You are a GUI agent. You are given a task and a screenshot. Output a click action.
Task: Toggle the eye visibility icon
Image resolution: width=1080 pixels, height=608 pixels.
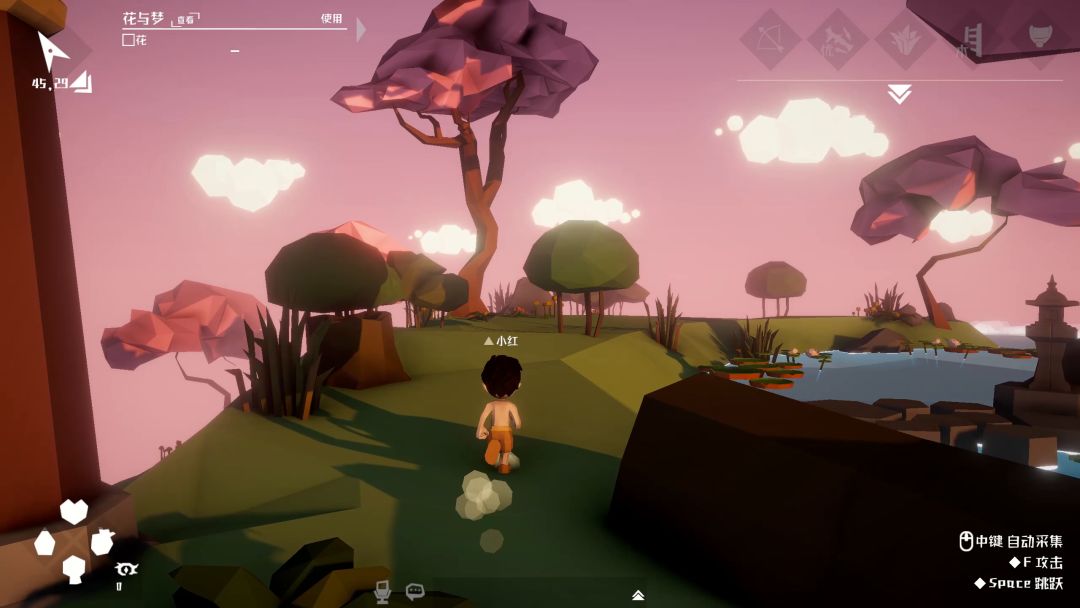coord(126,569)
